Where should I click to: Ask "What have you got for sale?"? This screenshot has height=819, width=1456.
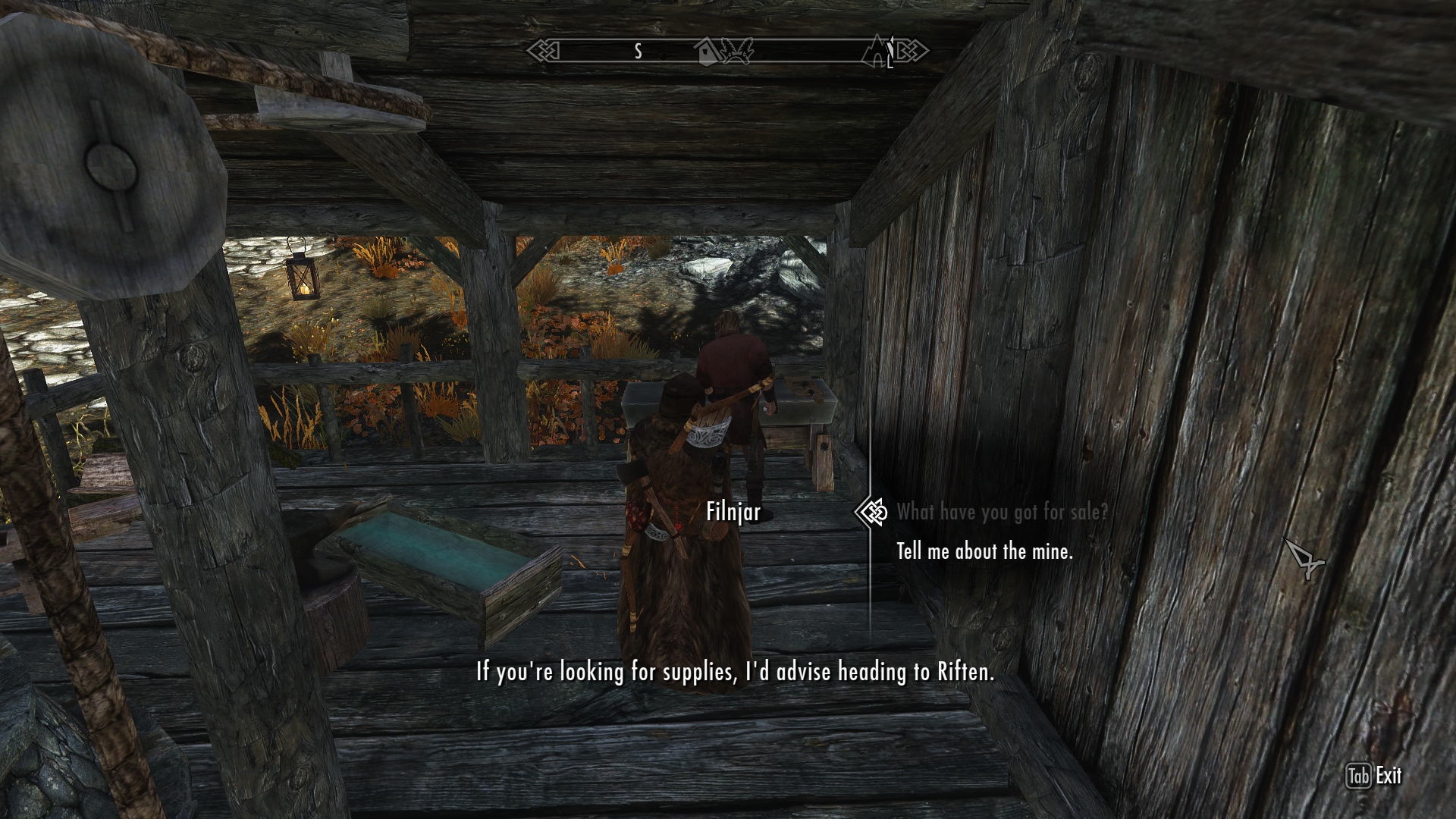[x=1001, y=513]
